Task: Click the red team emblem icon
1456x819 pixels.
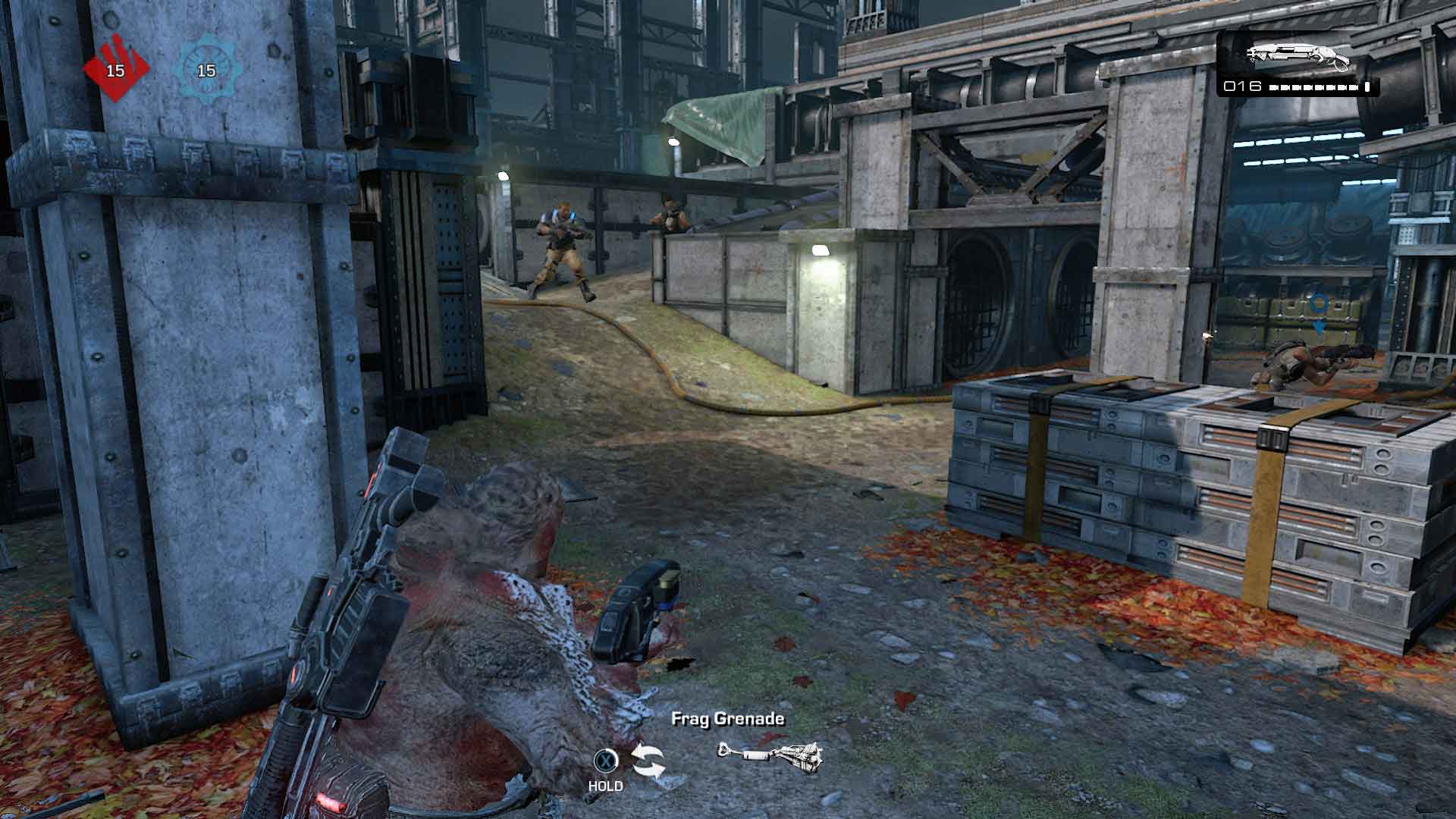Action: pyautogui.click(x=115, y=69)
